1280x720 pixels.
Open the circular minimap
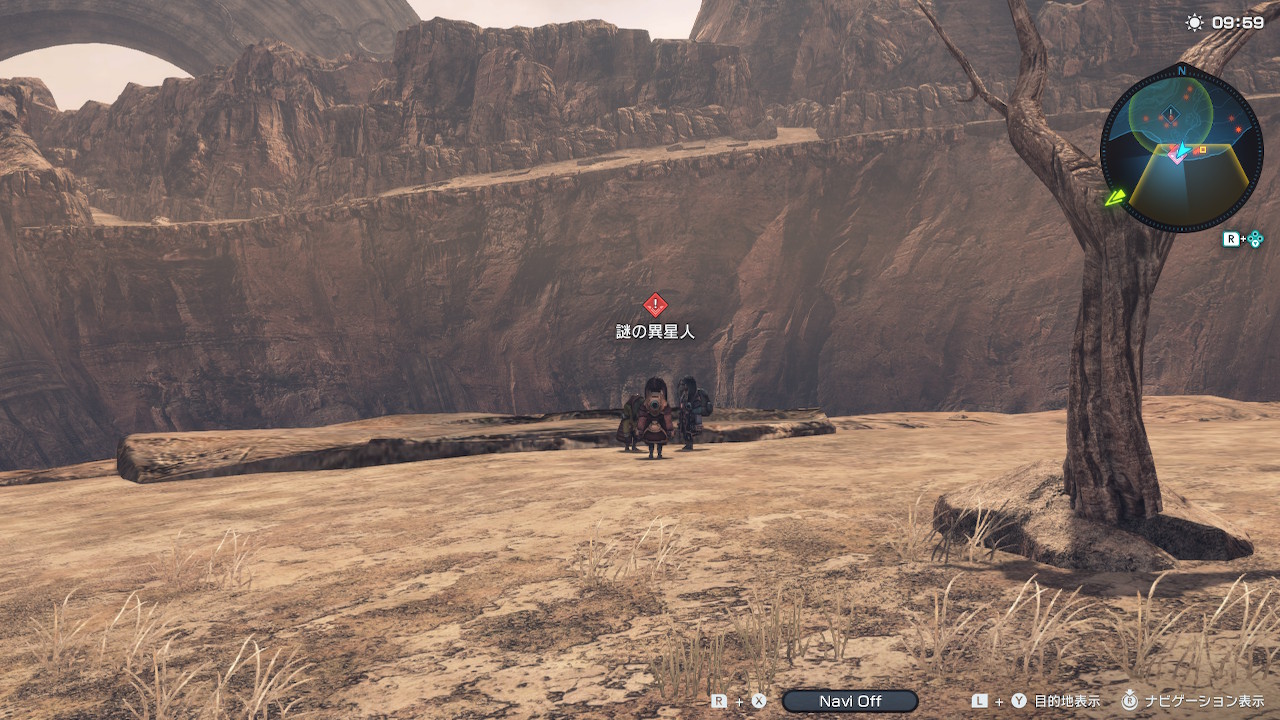[1181, 147]
